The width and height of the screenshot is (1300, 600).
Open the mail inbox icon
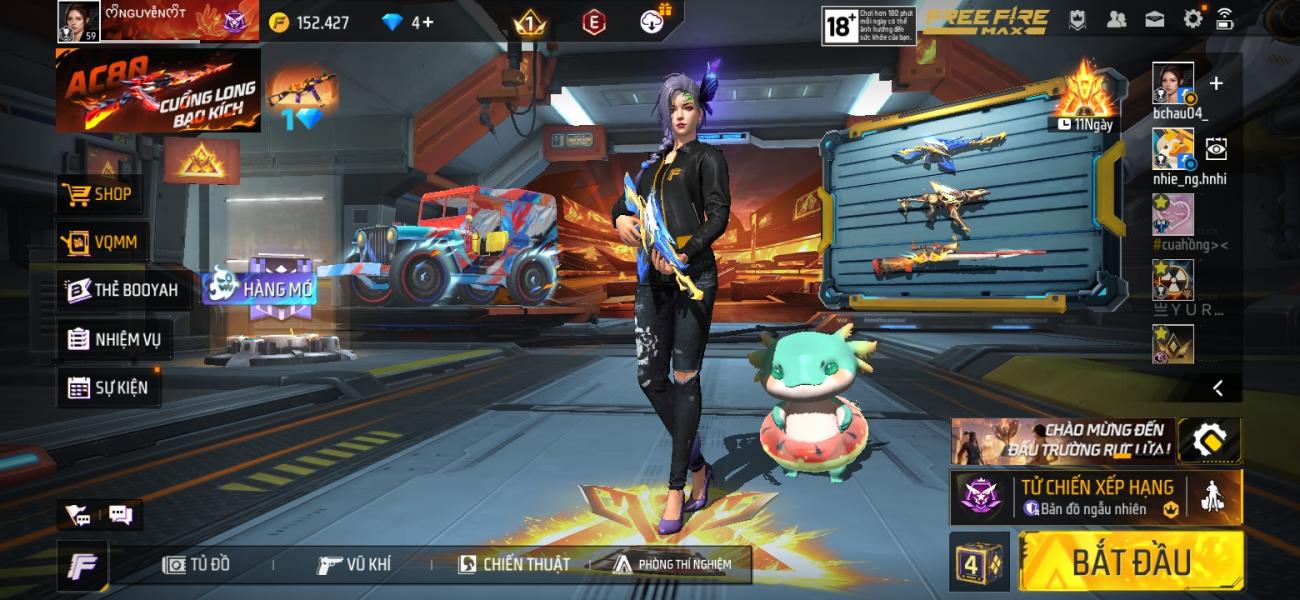pos(1154,18)
